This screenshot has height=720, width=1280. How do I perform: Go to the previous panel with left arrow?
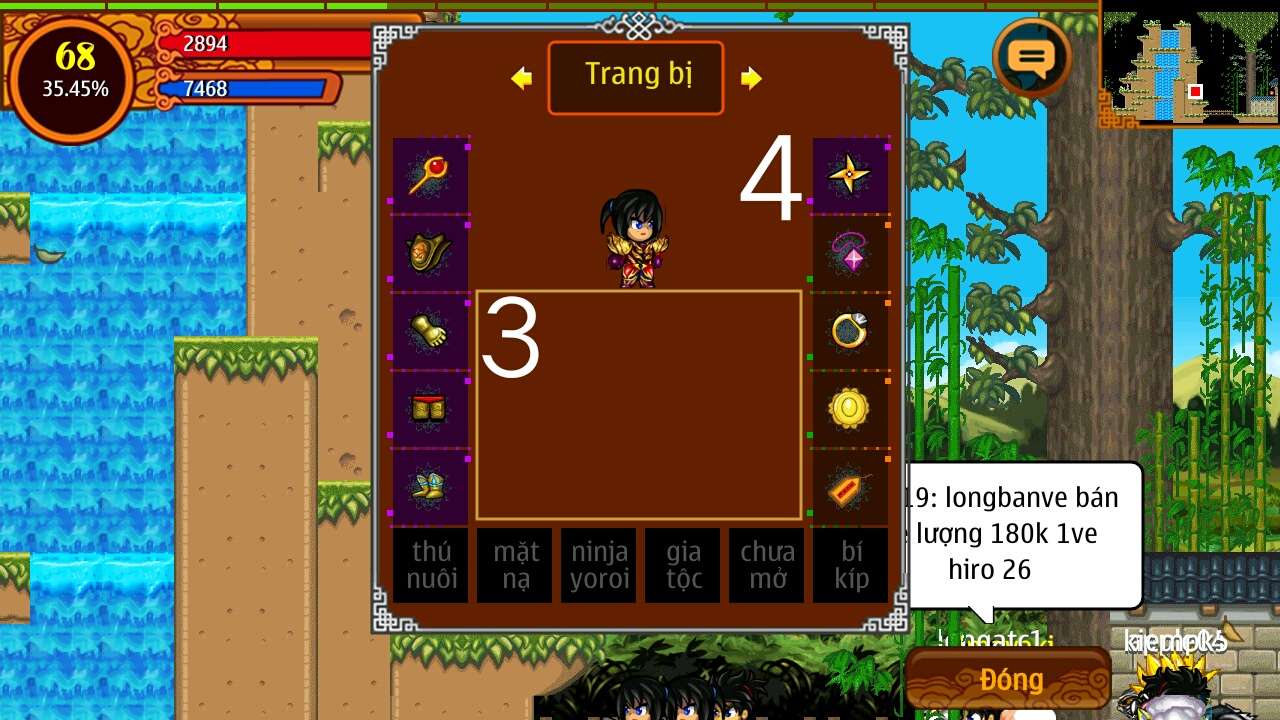coord(521,78)
